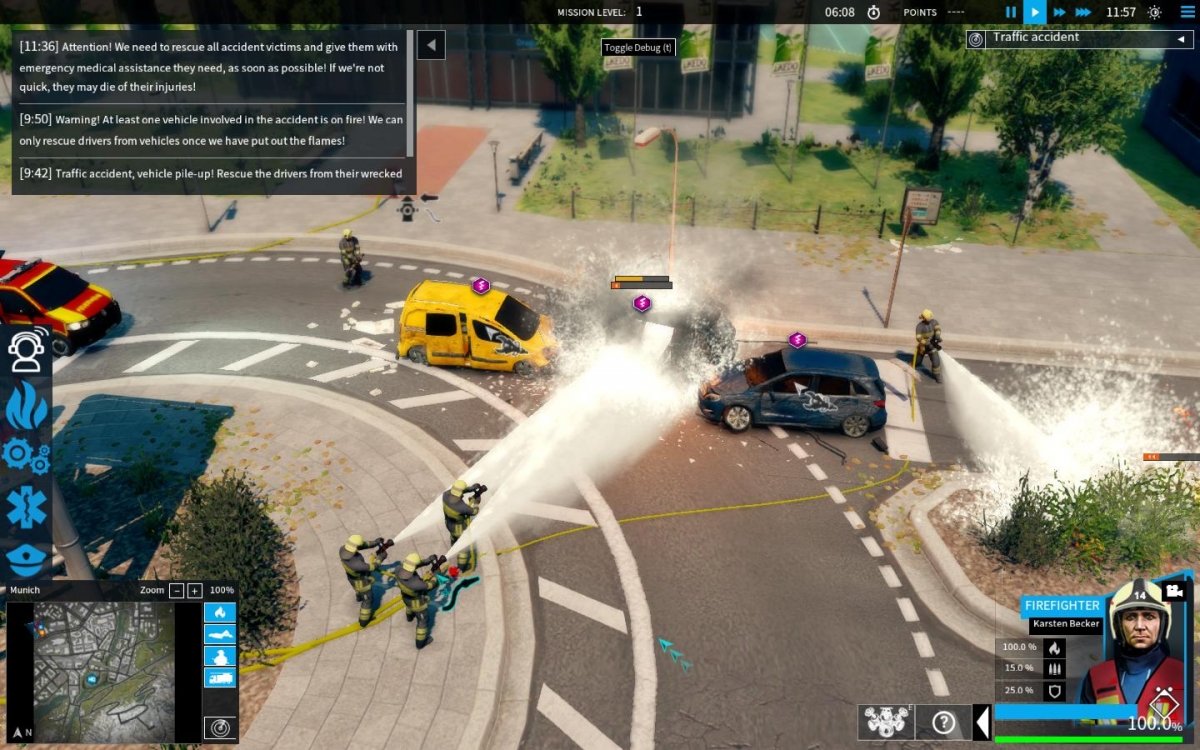Collapse the mission message log
Image resolution: width=1200 pixels, height=750 pixels.
click(431, 45)
